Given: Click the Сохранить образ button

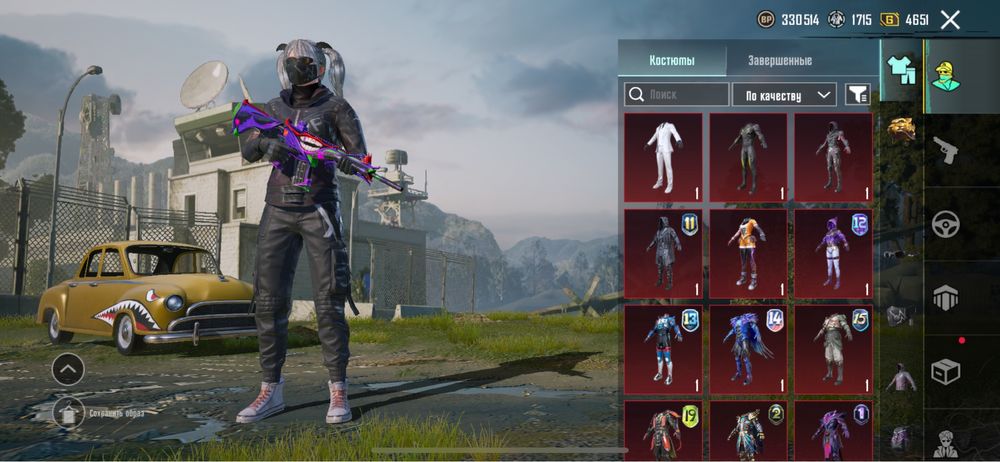Looking at the screenshot, I should [x=68, y=410].
